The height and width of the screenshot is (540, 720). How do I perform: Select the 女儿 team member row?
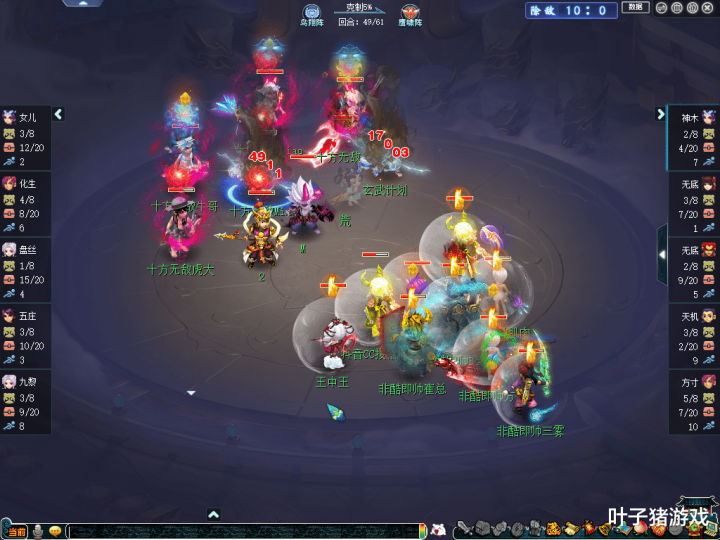point(26,138)
